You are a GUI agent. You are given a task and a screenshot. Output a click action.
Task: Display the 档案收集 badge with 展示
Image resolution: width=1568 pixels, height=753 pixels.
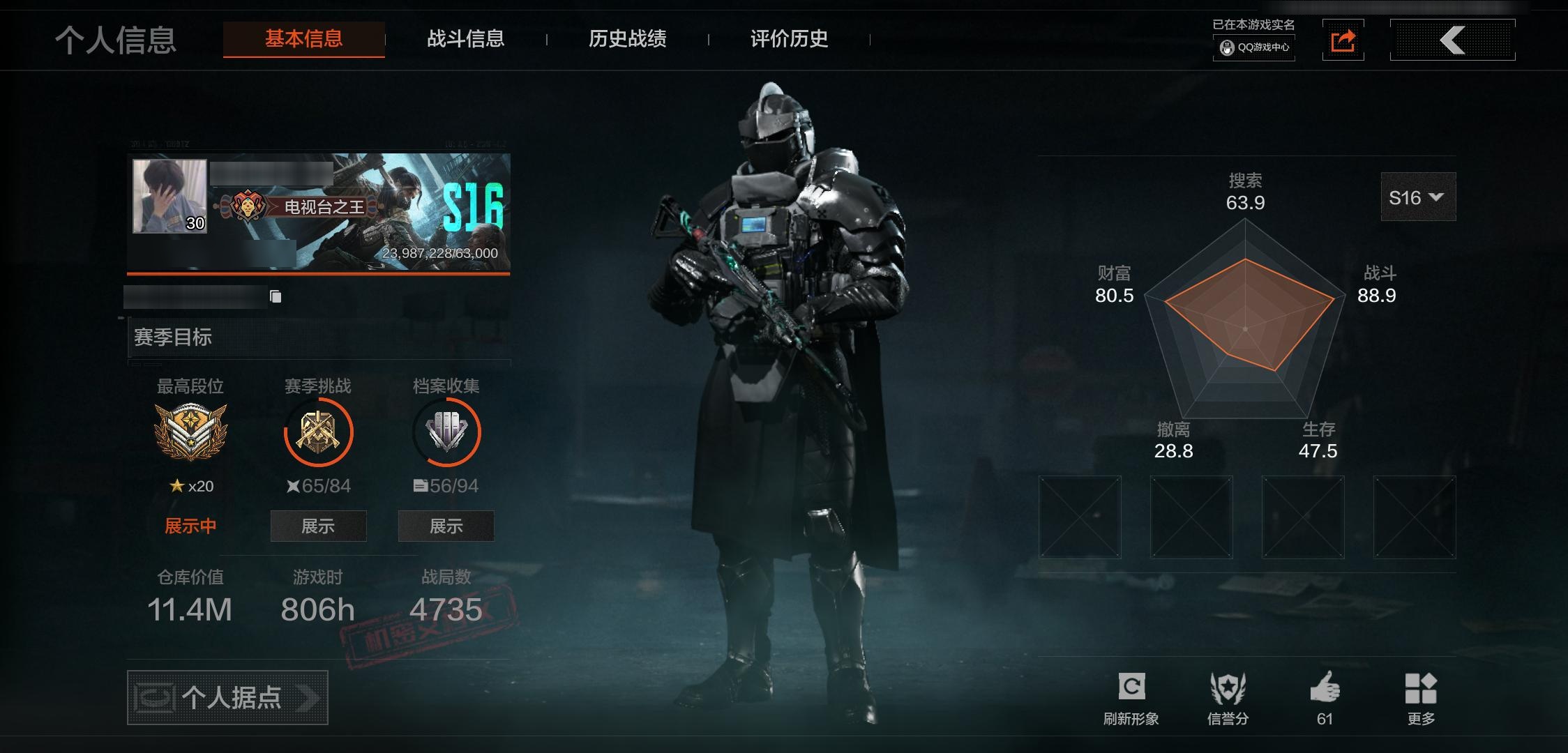tap(446, 526)
